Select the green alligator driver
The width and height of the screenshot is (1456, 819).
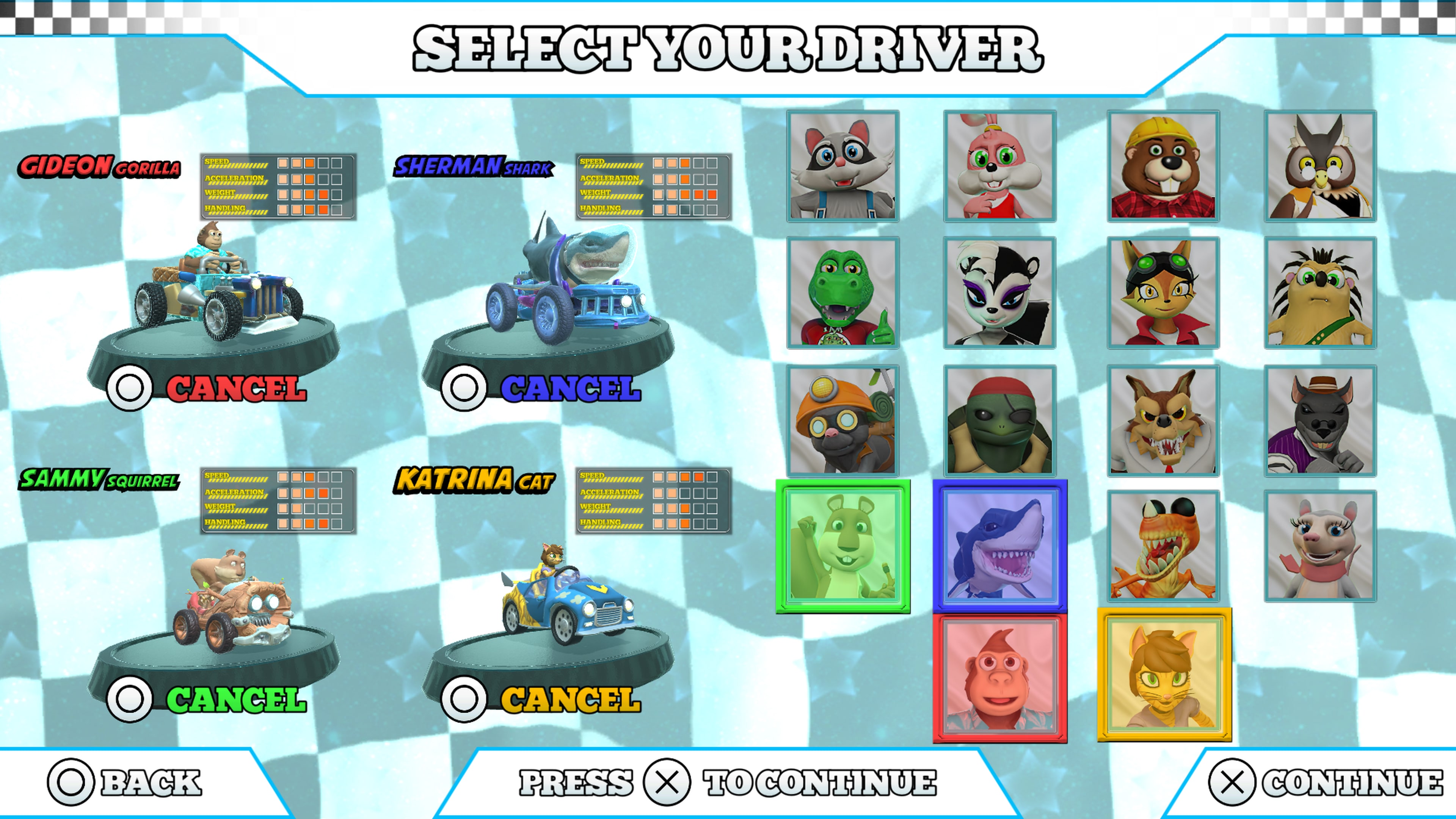[x=843, y=295]
